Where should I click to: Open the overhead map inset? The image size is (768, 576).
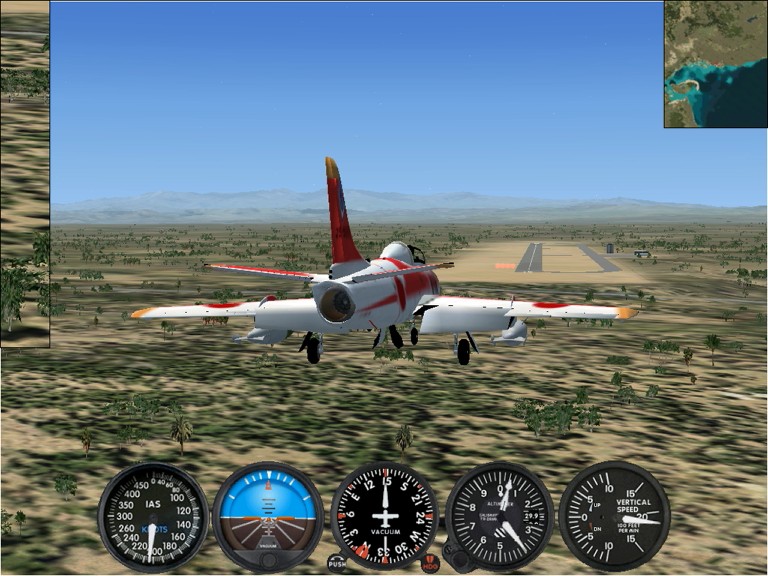[715, 64]
